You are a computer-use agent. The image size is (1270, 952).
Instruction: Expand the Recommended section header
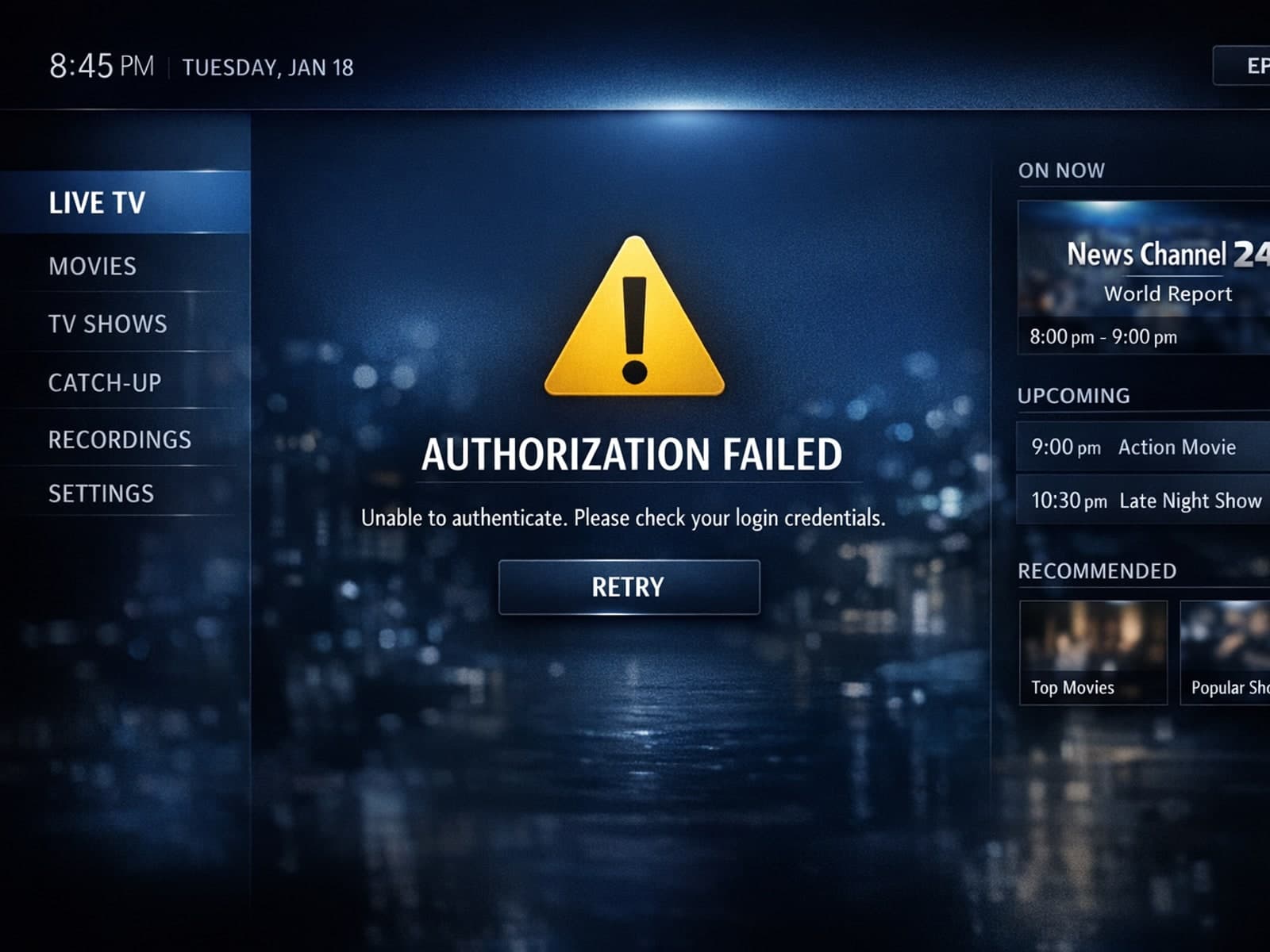(1098, 571)
